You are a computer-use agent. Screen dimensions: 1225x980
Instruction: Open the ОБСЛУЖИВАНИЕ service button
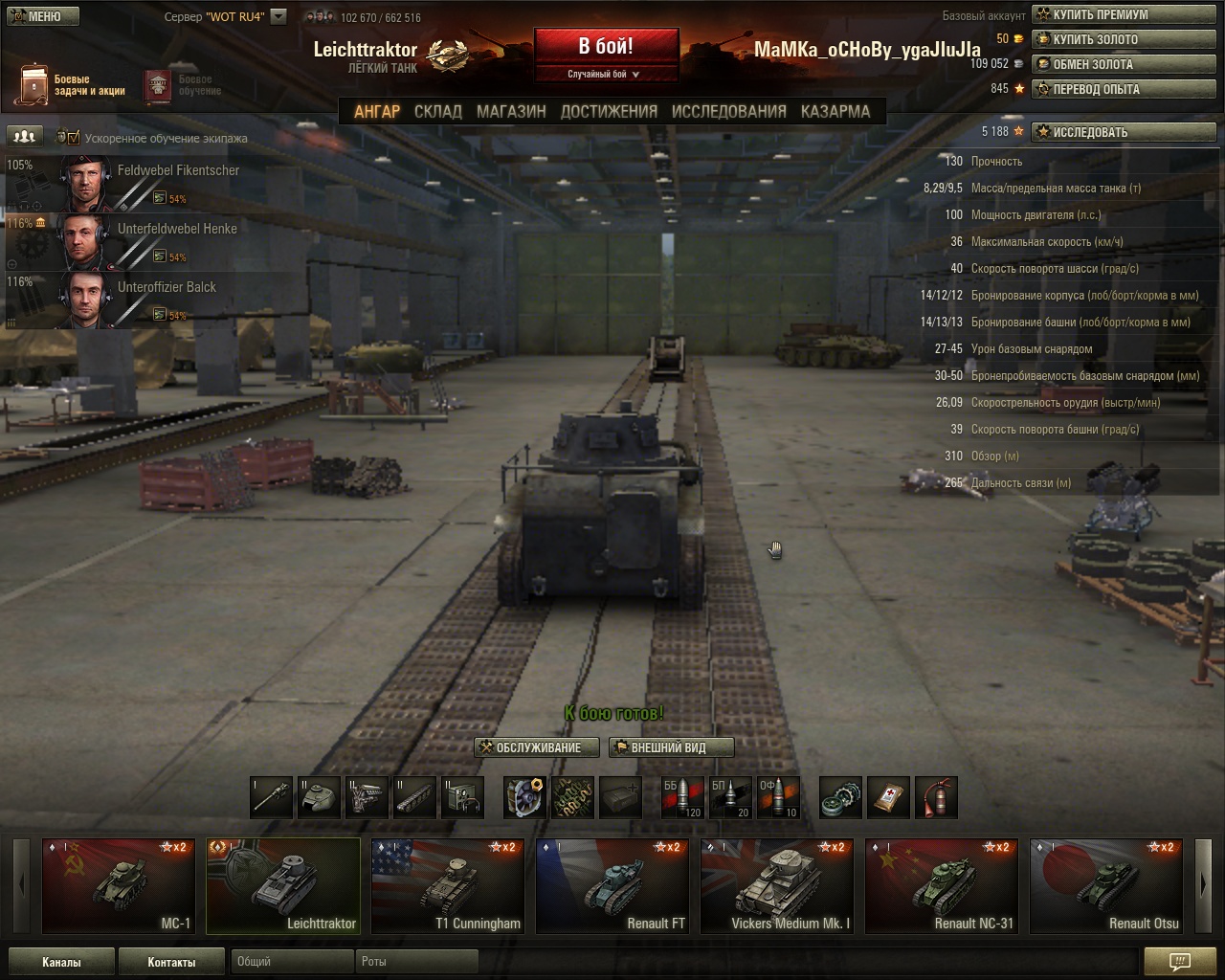point(537,747)
